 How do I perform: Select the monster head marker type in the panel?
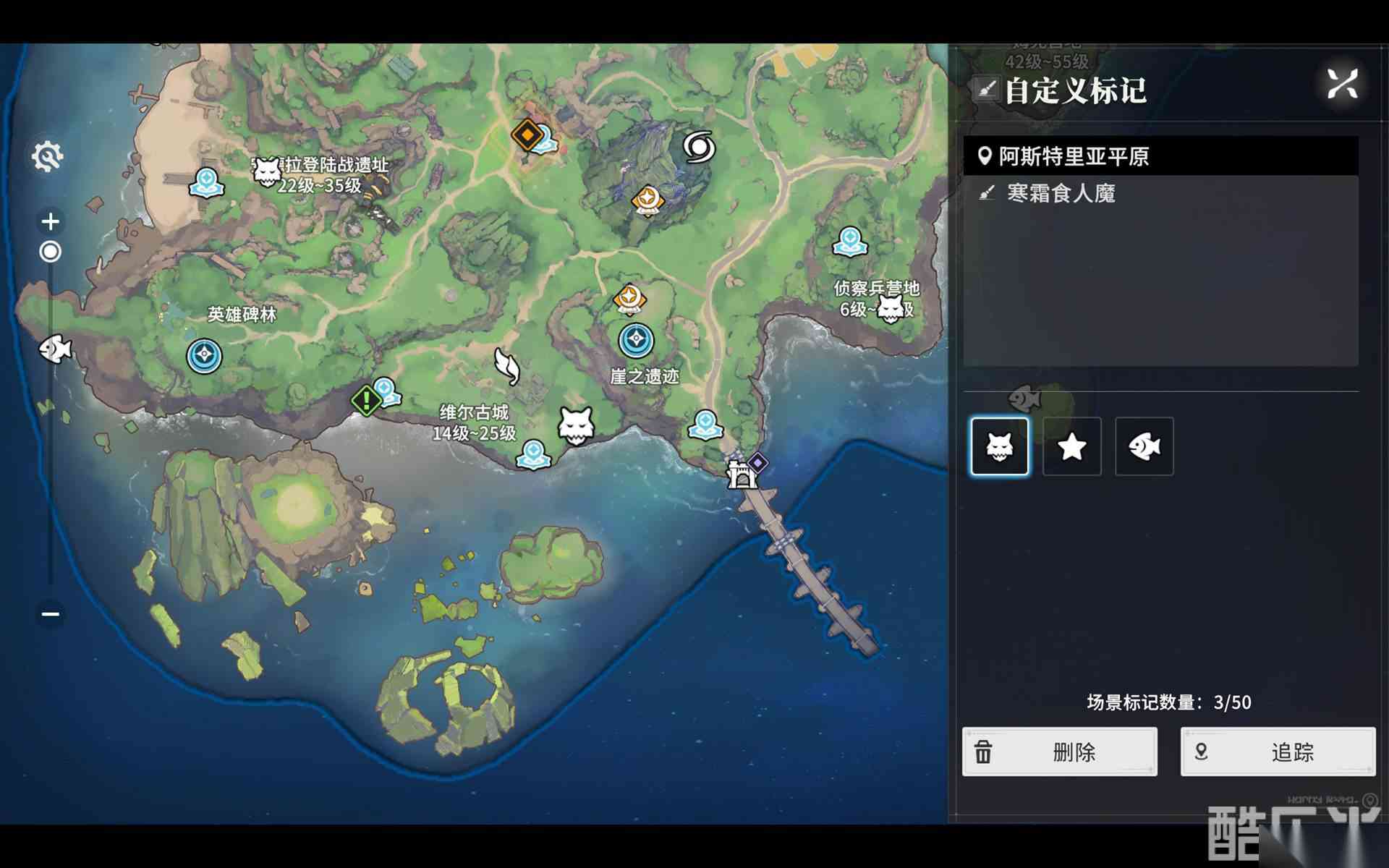point(1000,446)
